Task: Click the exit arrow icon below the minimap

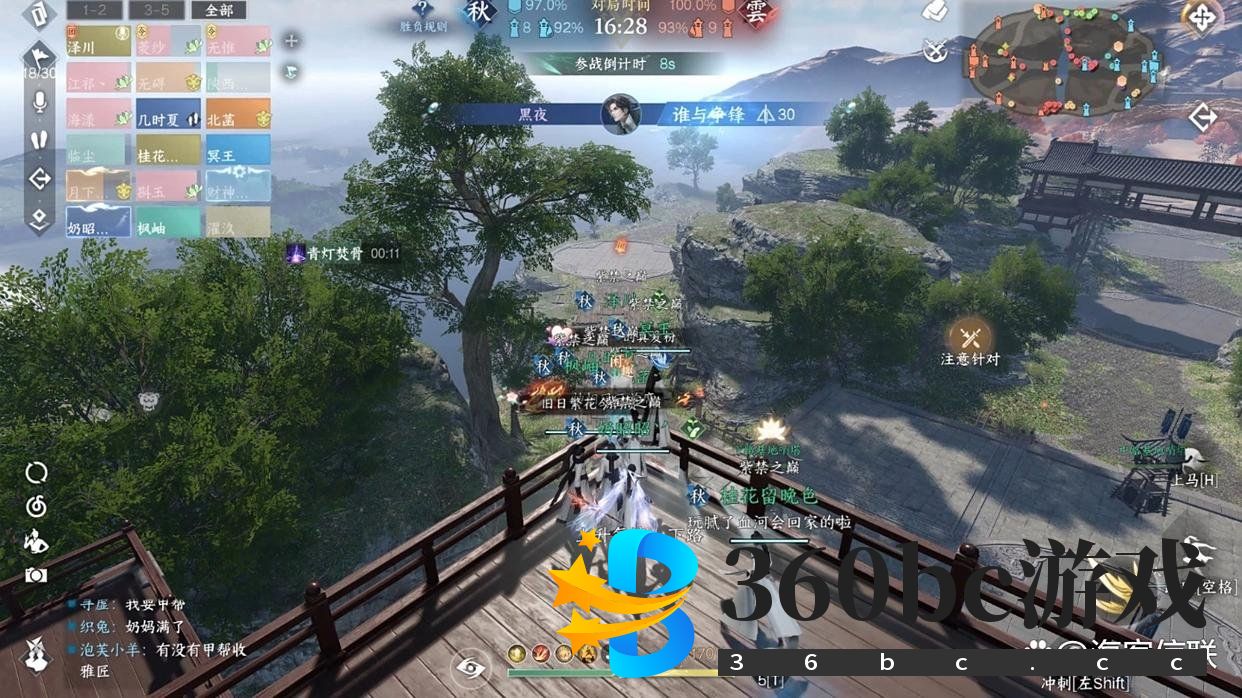Action: click(x=1202, y=118)
